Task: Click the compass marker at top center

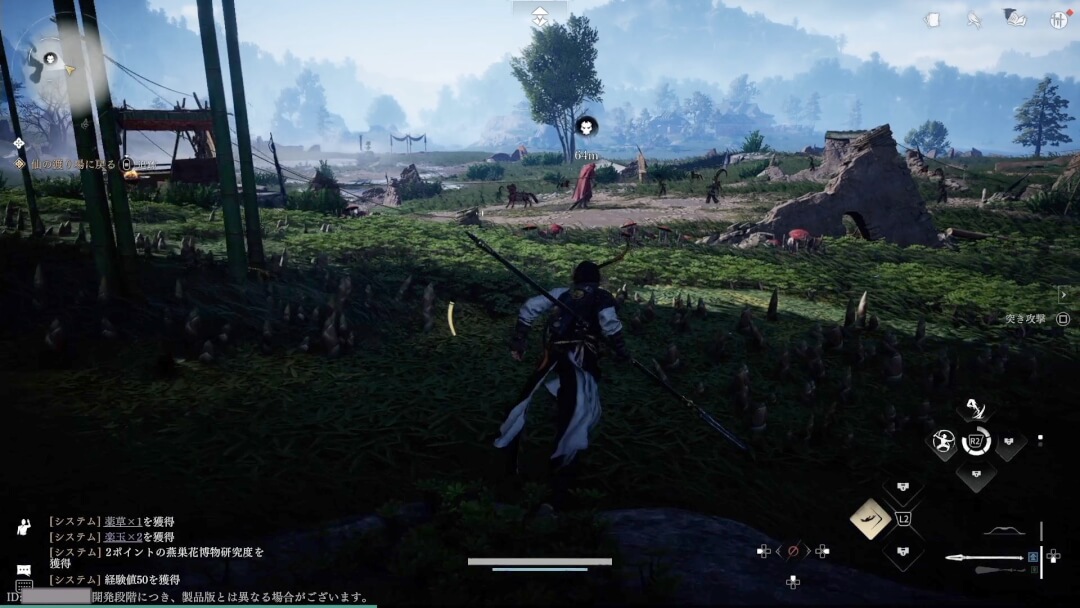Action: [540, 16]
